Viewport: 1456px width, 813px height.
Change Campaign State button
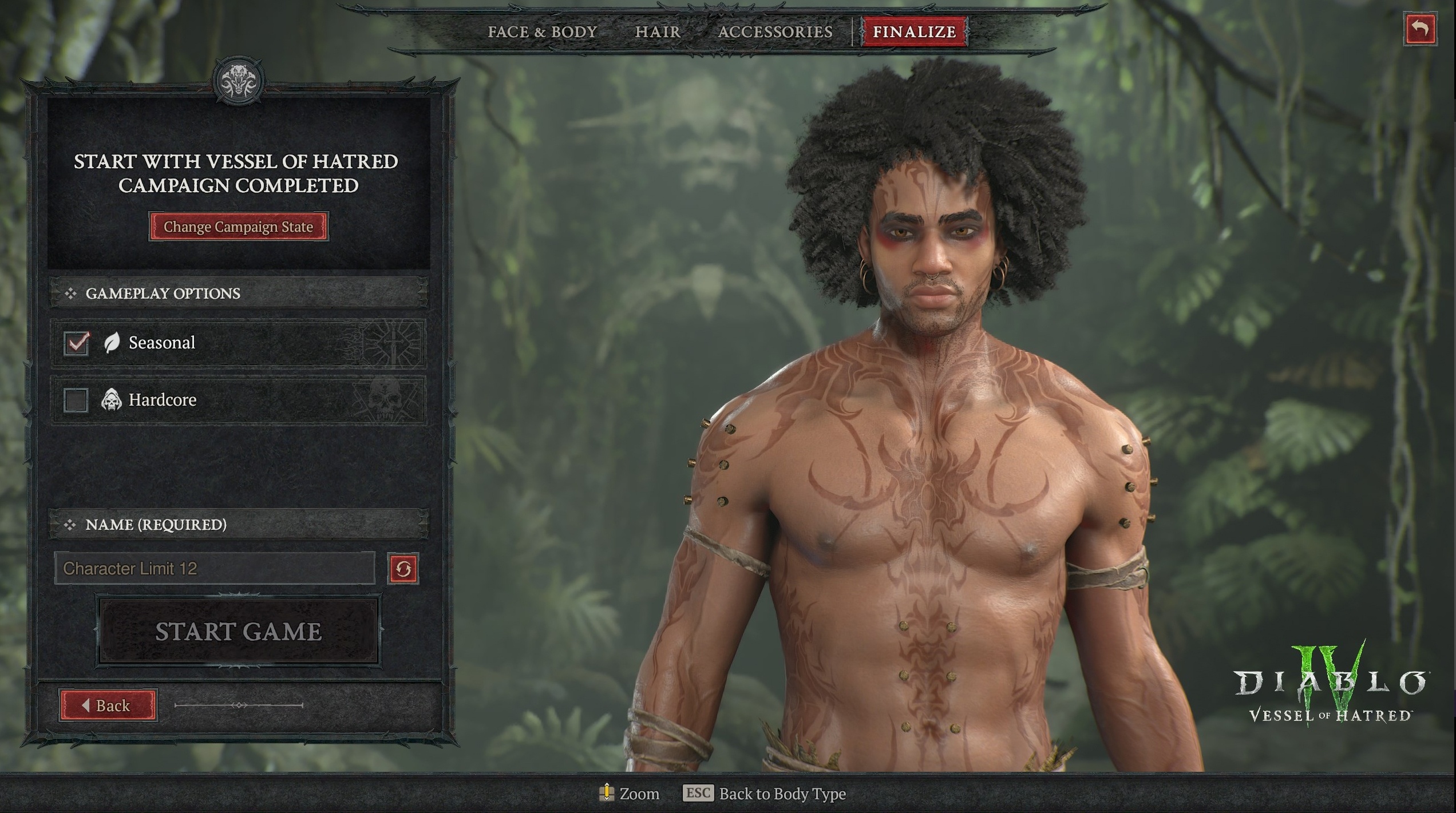pos(238,227)
